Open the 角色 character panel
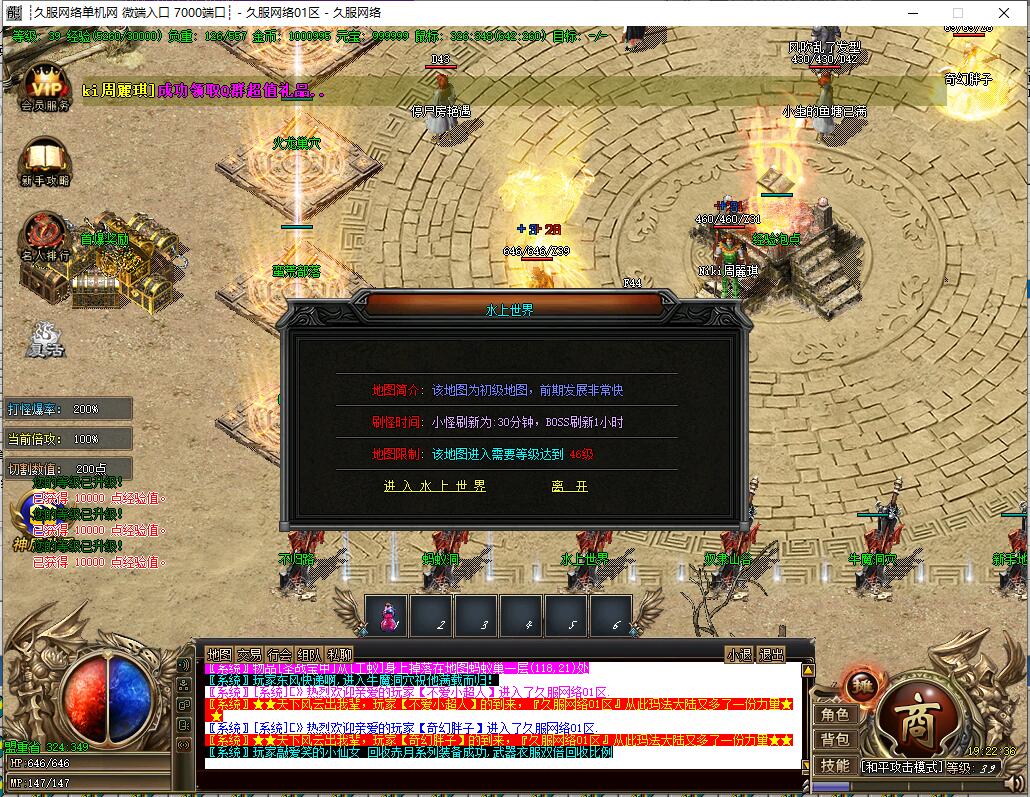The image size is (1030, 797). (835, 715)
